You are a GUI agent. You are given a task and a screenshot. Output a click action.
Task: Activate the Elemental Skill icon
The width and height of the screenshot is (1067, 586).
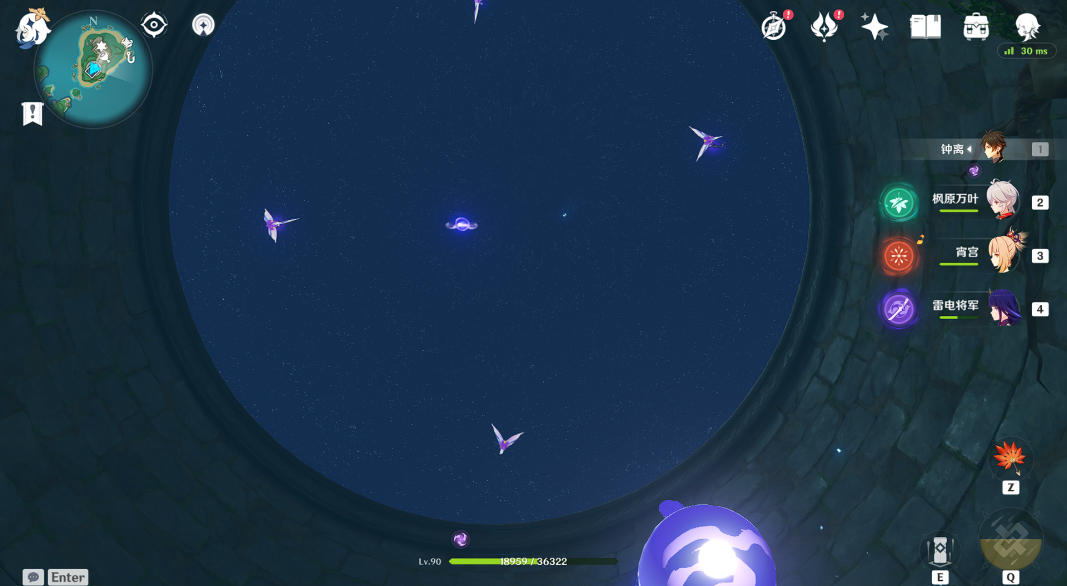click(939, 549)
